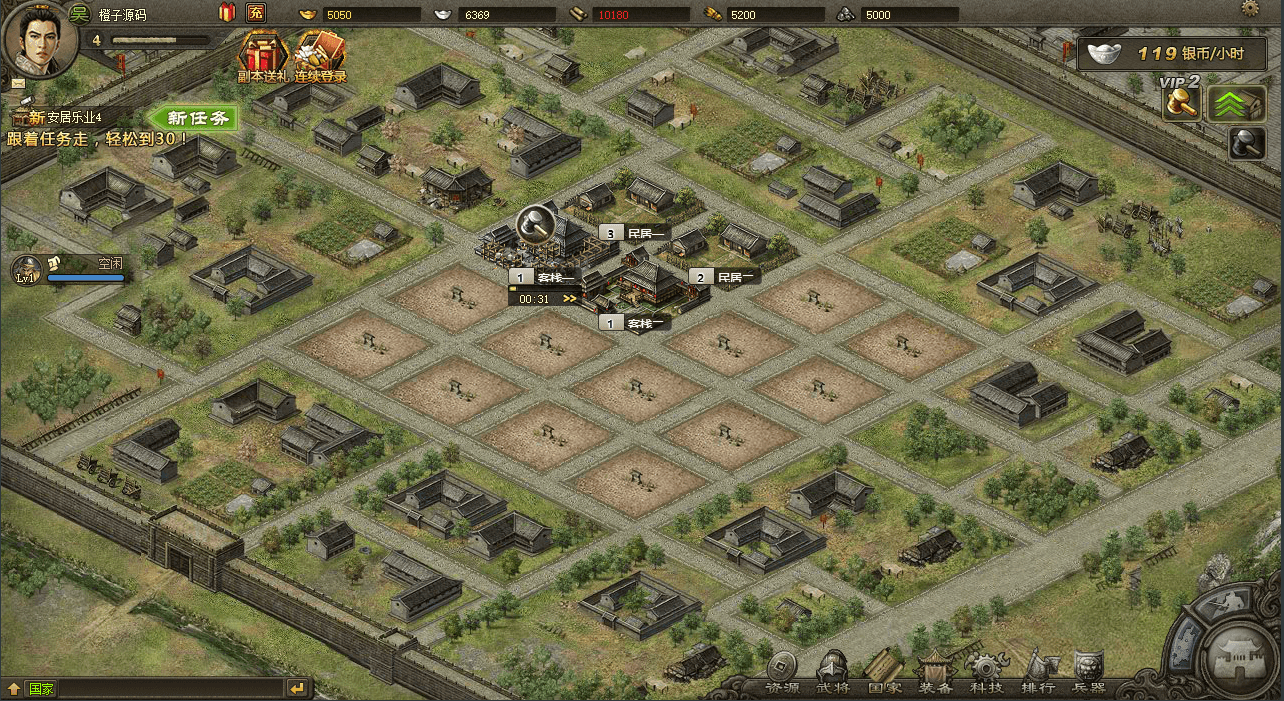
Task: Click the player portrait avatar
Action: pos(40,40)
